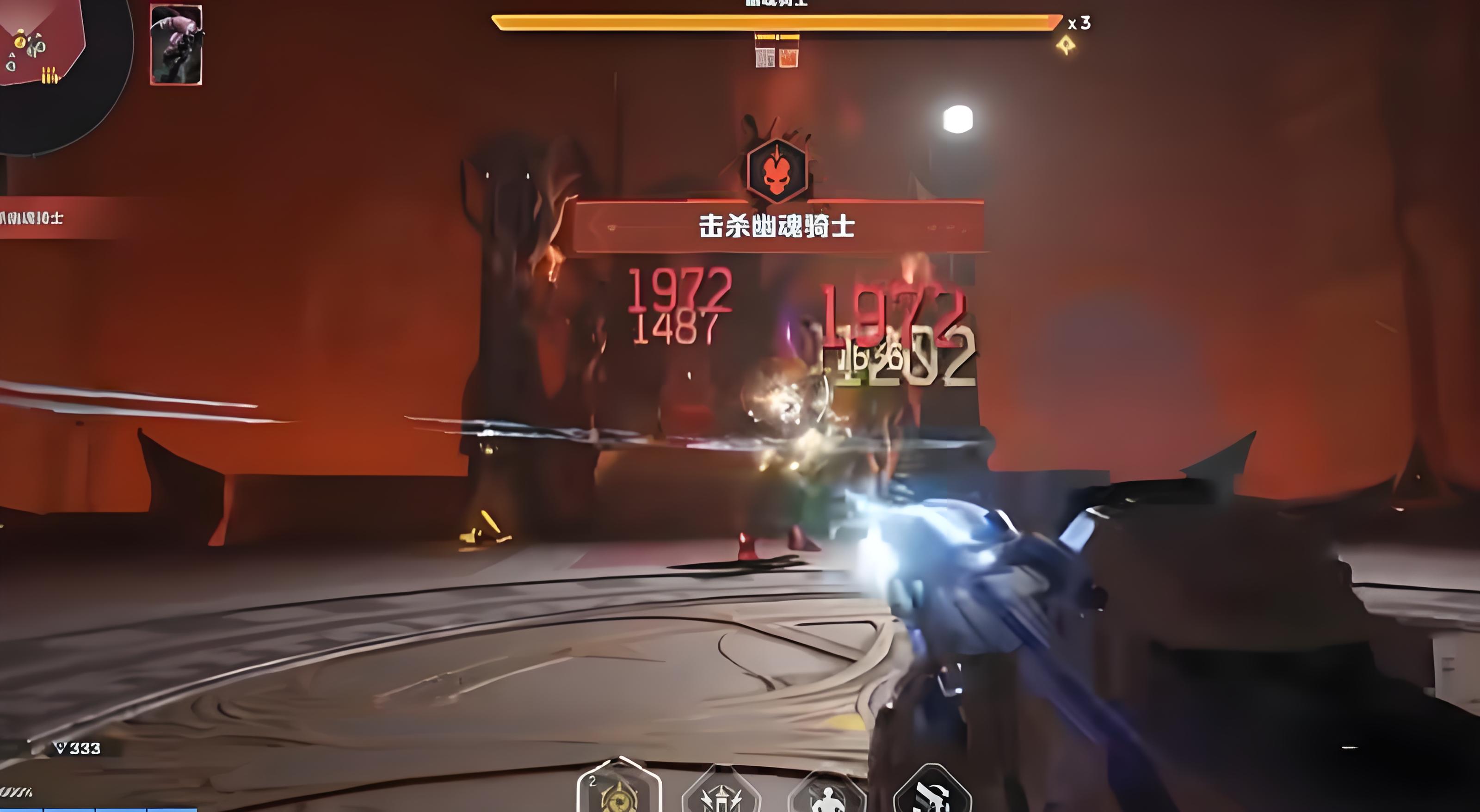
Task: Select the character portrait card
Action: pos(176,45)
